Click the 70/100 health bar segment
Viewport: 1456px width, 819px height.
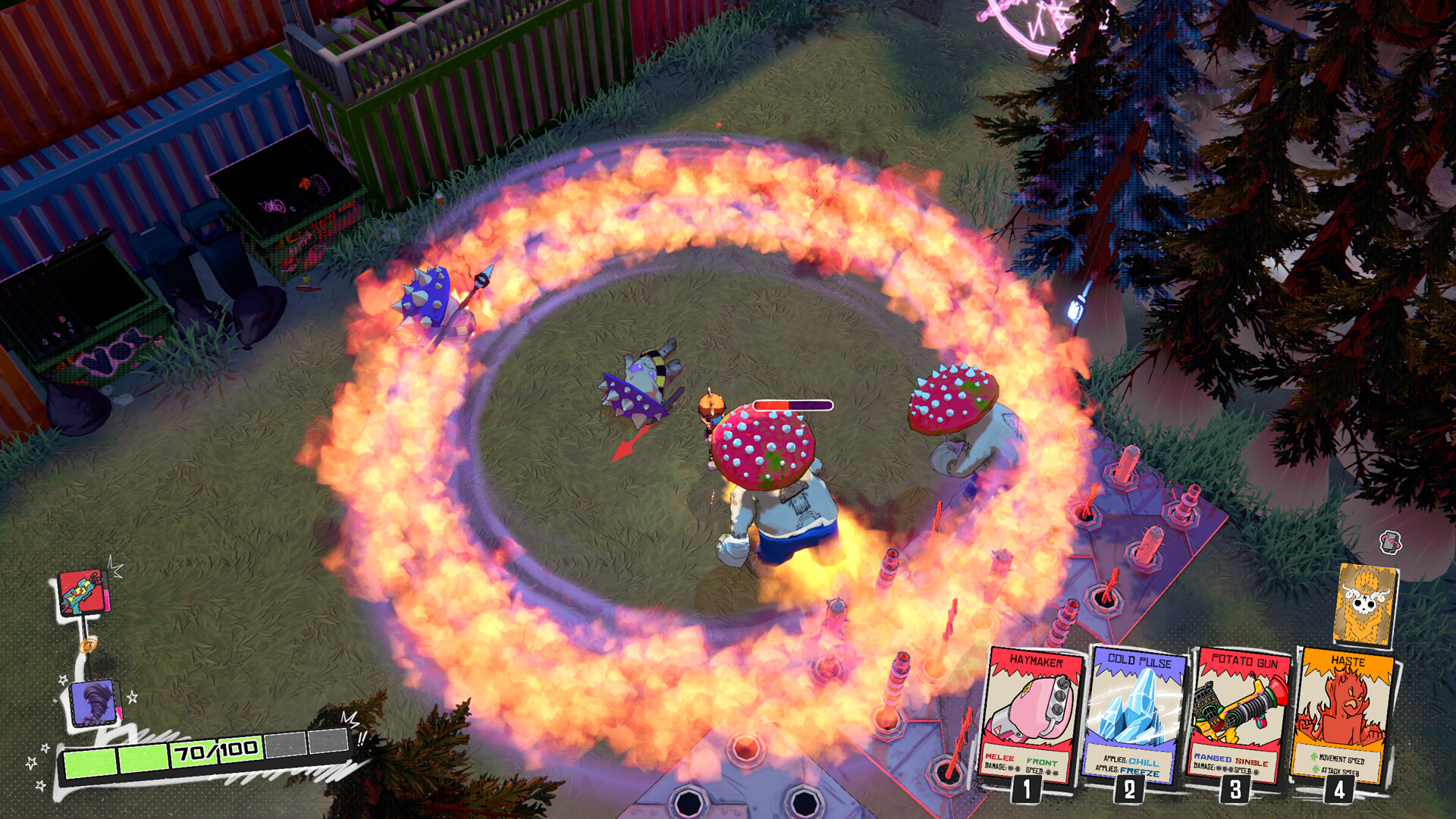point(215,750)
